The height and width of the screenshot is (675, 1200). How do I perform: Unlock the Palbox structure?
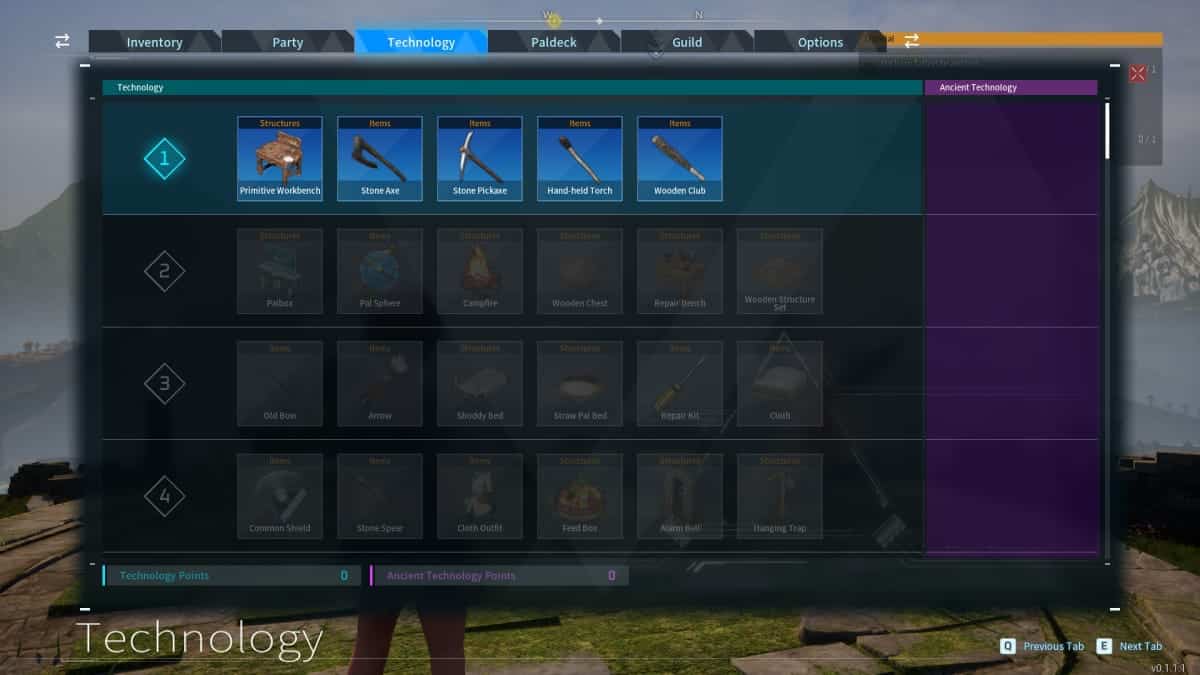click(x=280, y=271)
